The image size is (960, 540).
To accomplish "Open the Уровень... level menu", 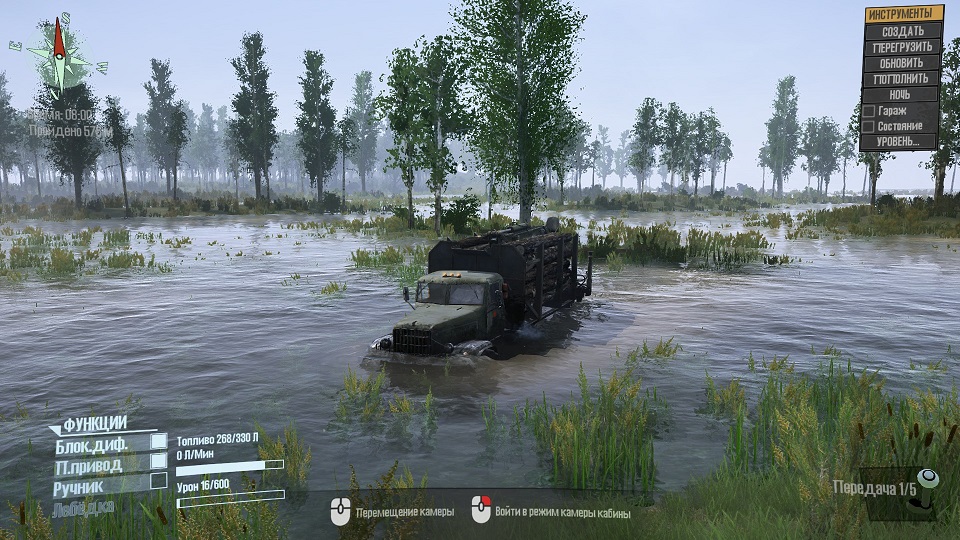I will pos(902,141).
